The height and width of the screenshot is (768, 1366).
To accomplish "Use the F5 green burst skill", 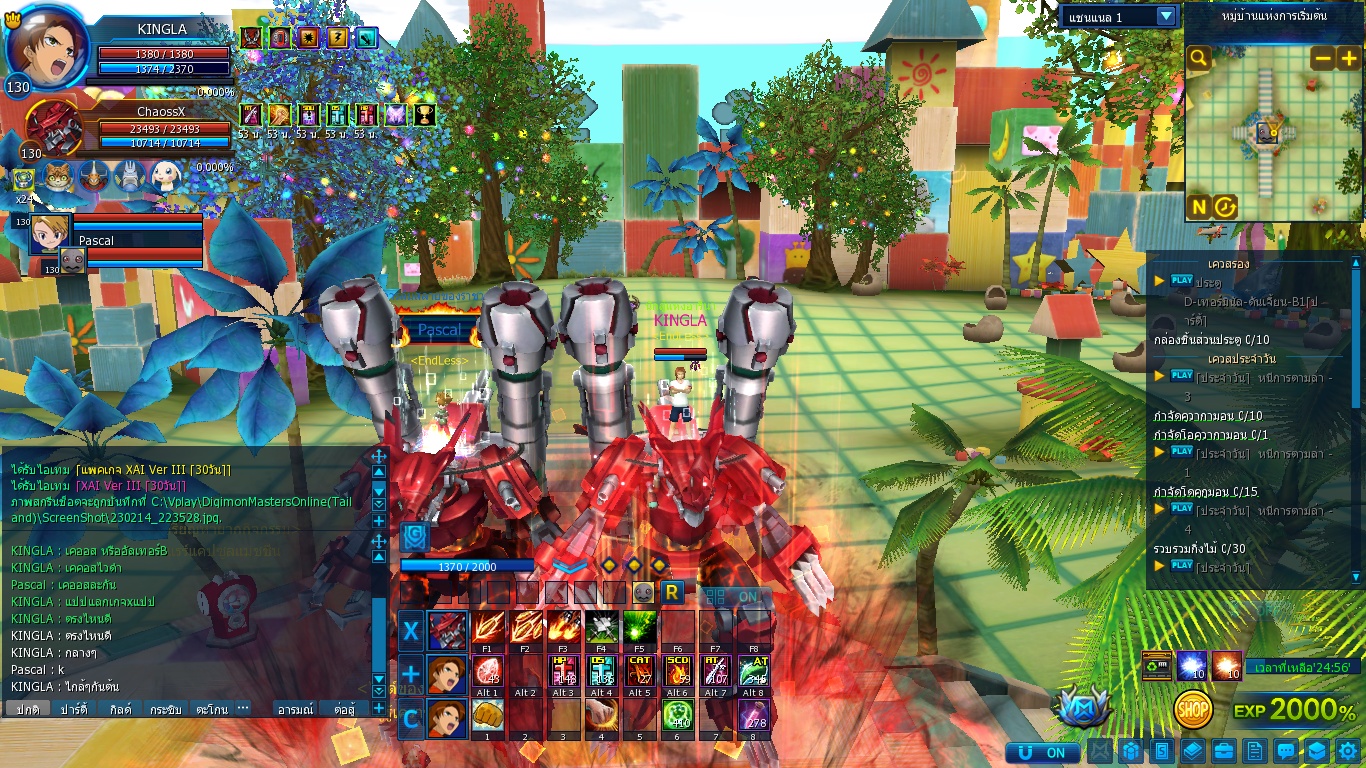I will pos(639,628).
